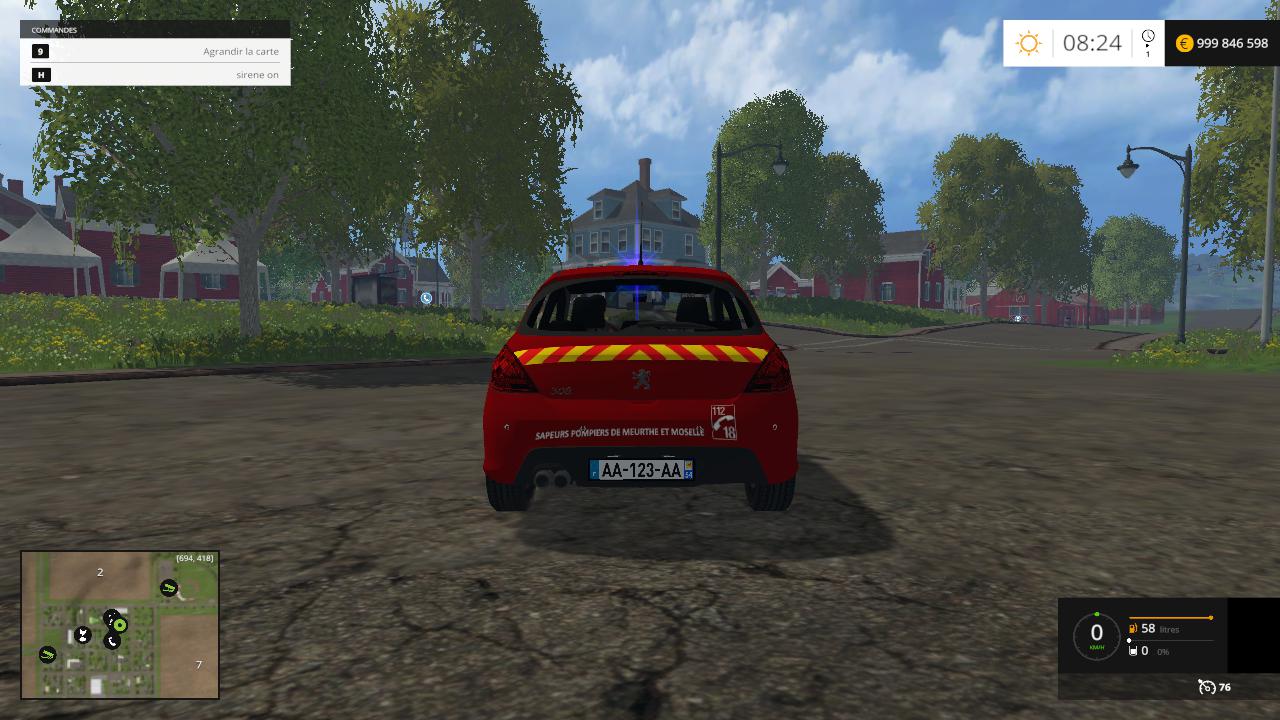This screenshot has height=720, width=1280.
Task: Click the sun weather icon
Action: pyautogui.click(x=1028, y=43)
